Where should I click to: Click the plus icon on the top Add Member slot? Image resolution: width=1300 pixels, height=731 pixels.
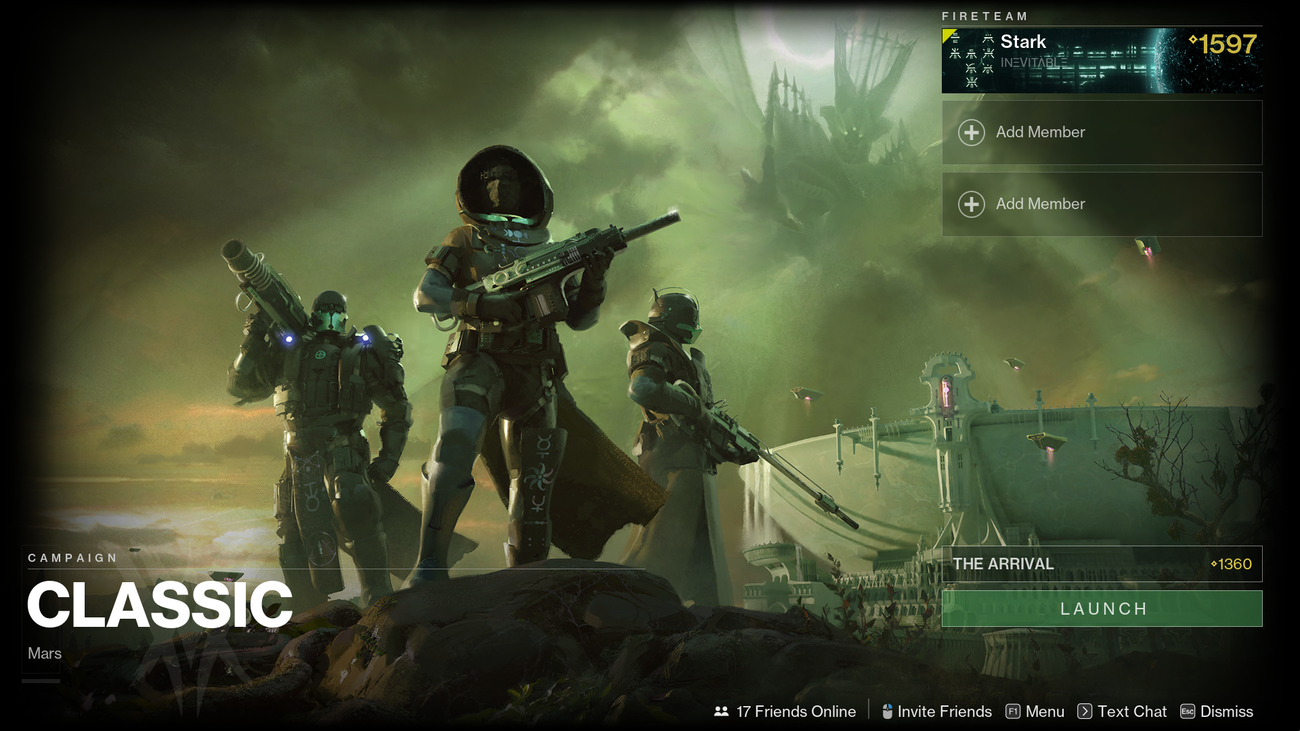point(970,132)
